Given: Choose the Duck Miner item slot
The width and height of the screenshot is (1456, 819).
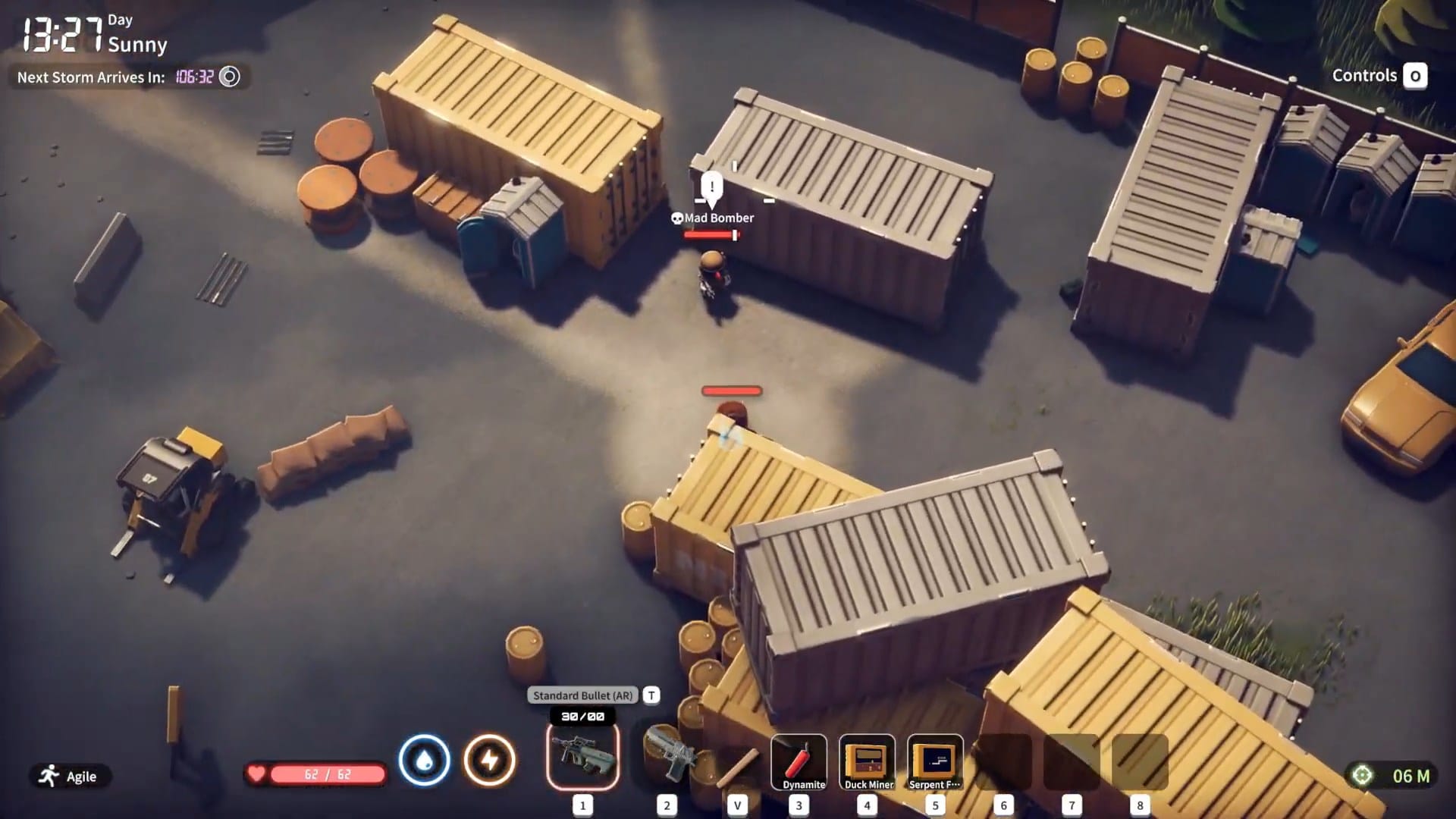Looking at the screenshot, I should click(x=868, y=761).
